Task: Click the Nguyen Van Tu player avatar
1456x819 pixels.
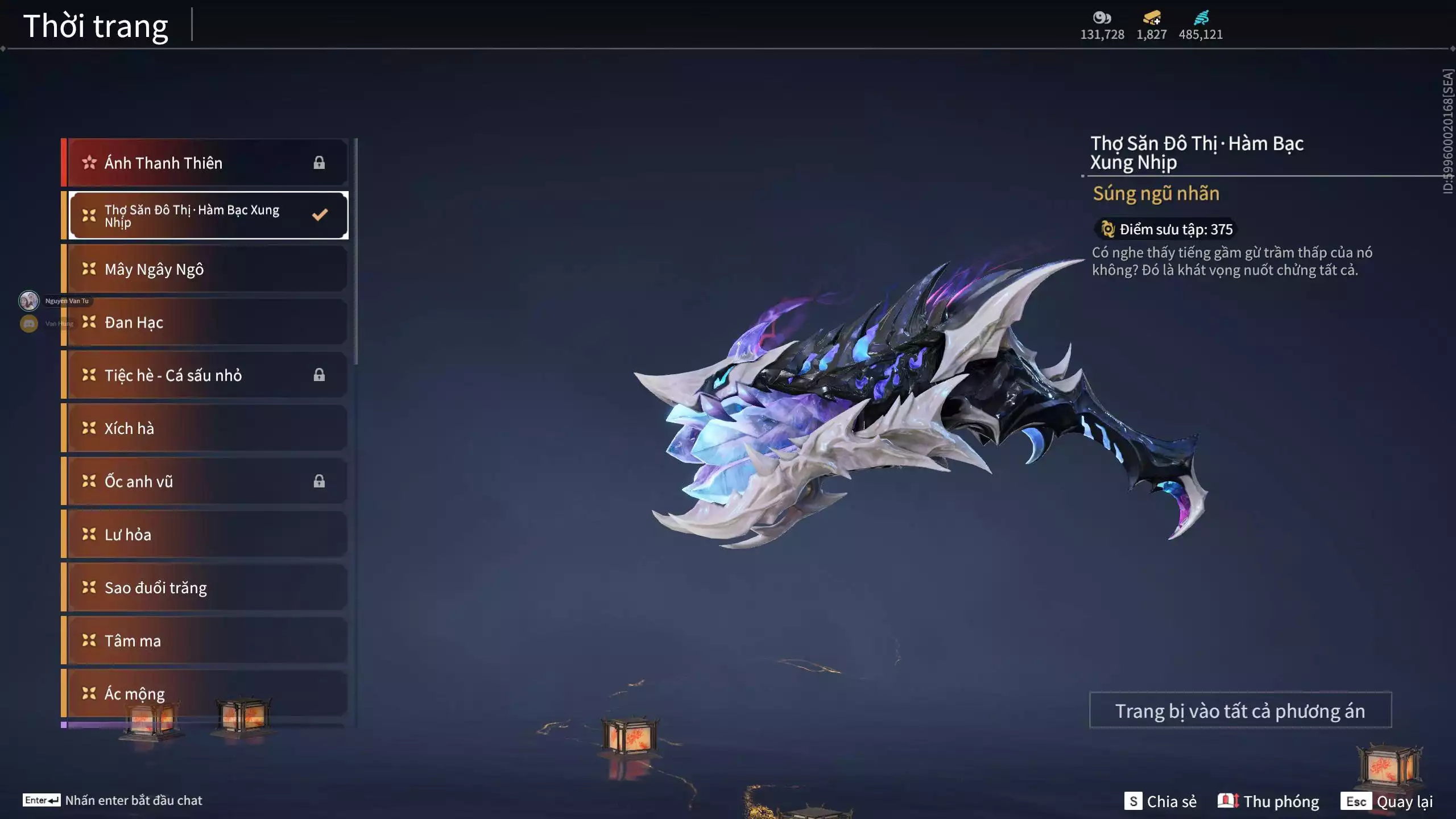Action: (29, 300)
